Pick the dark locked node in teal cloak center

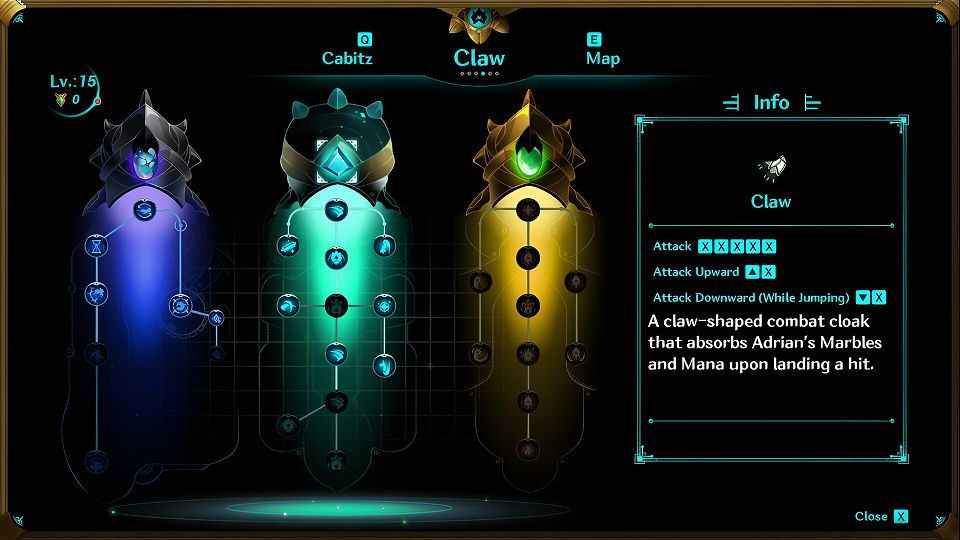pyautogui.click(x=336, y=304)
